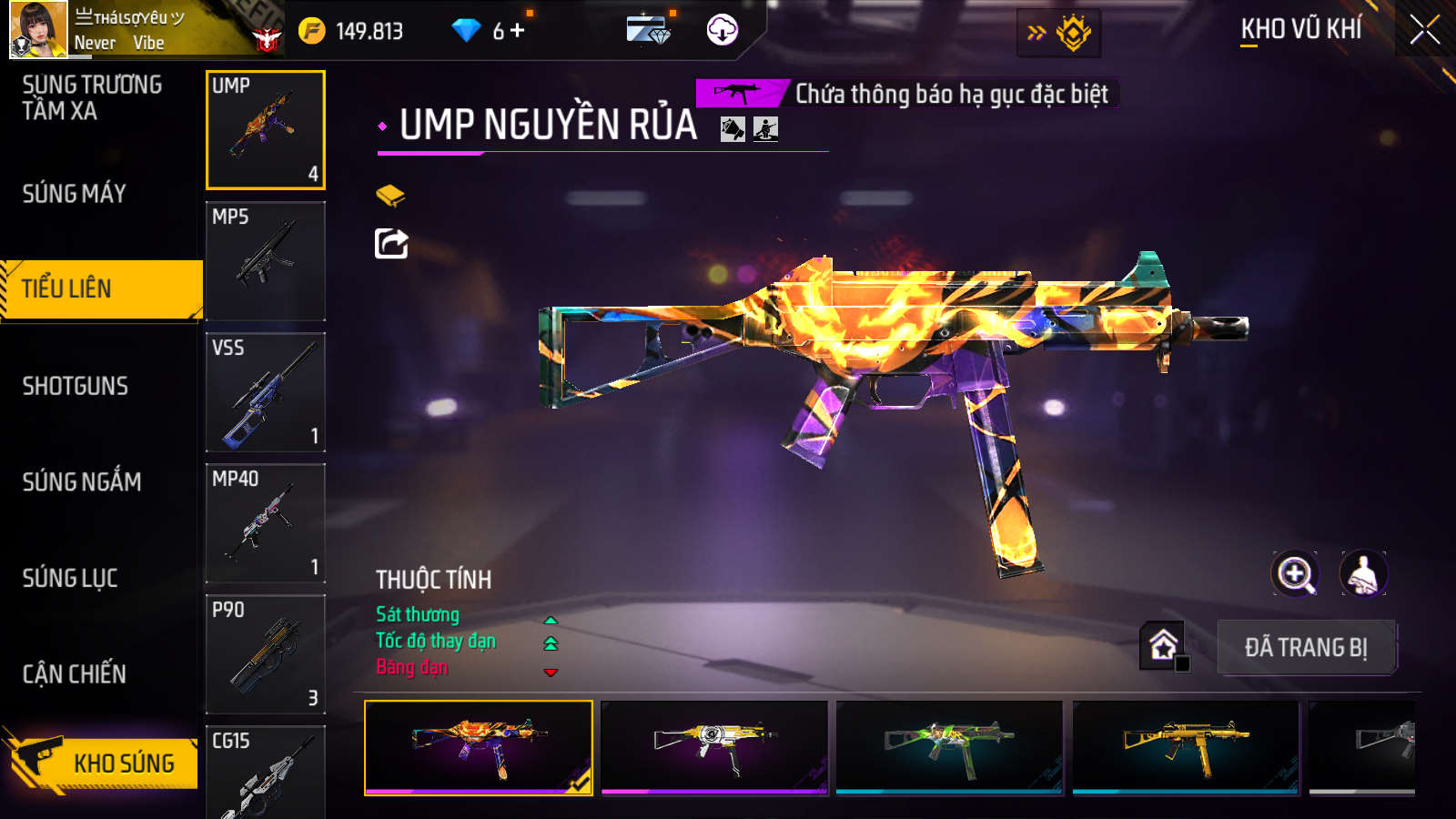Viewport: 1456px width, 819px height.
Task: Switch to the Súng Máy category
Action: (x=75, y=194)
